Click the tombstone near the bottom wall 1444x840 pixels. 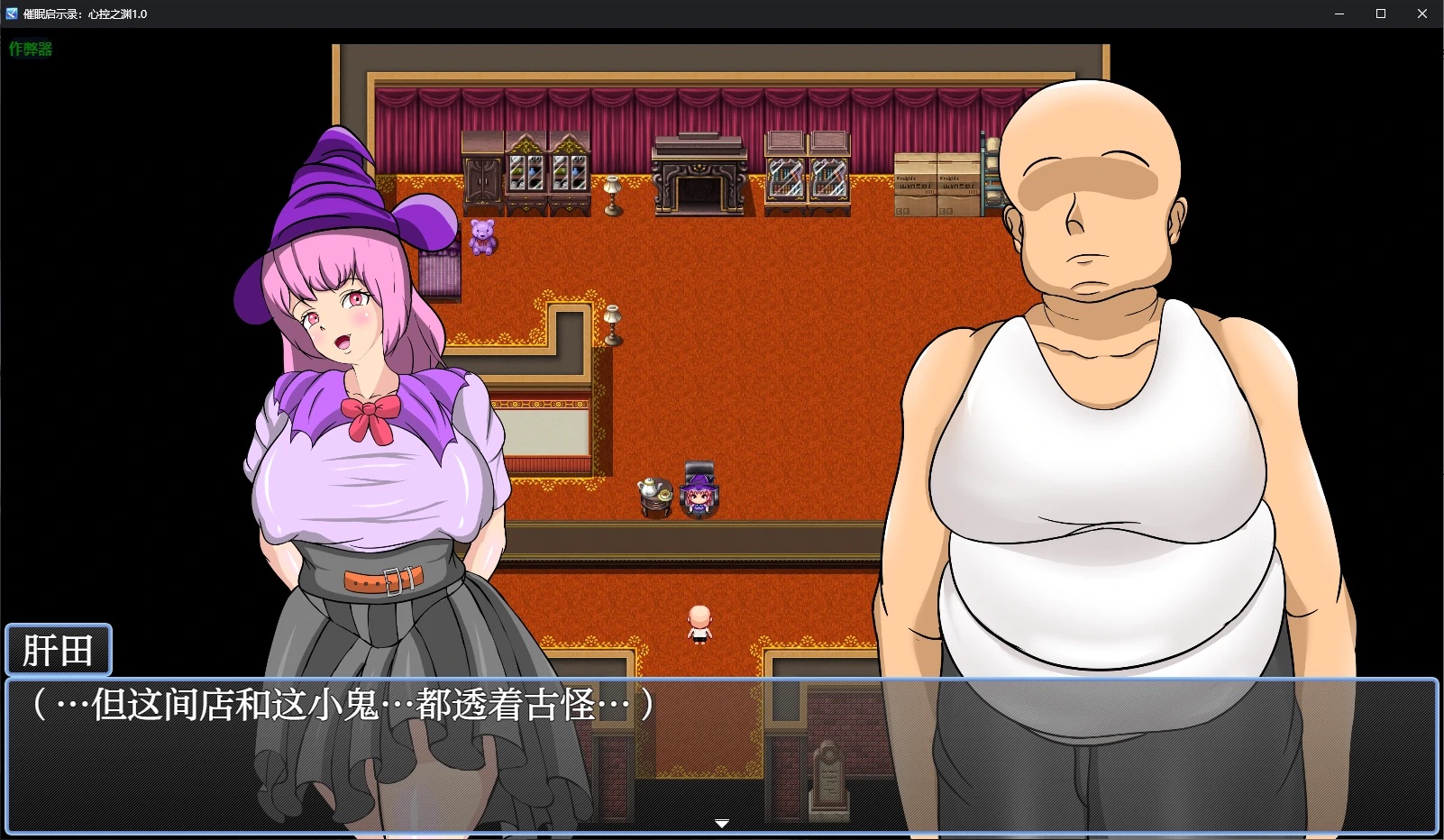pyautogui.click(x=828, y=773)
